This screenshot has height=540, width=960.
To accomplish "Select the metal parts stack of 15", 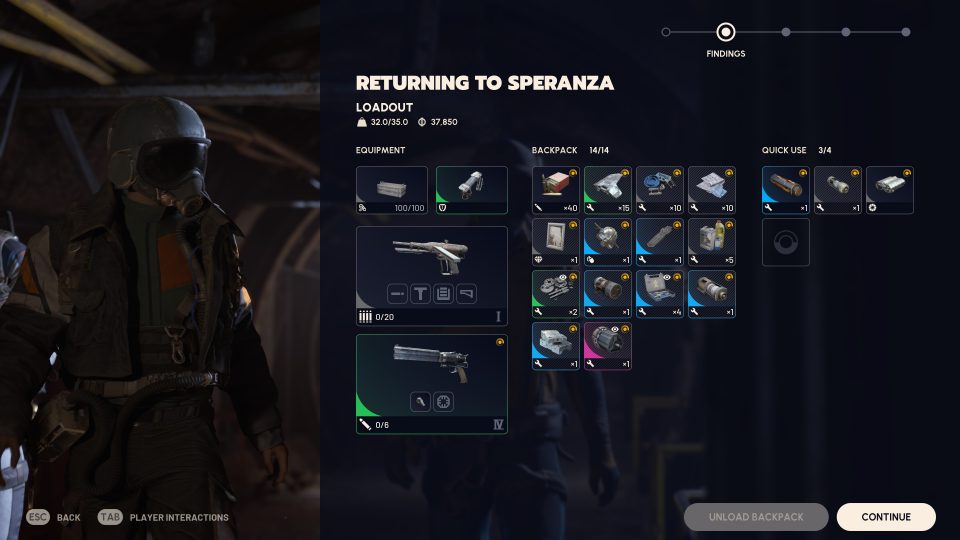I will coord(608,190).
